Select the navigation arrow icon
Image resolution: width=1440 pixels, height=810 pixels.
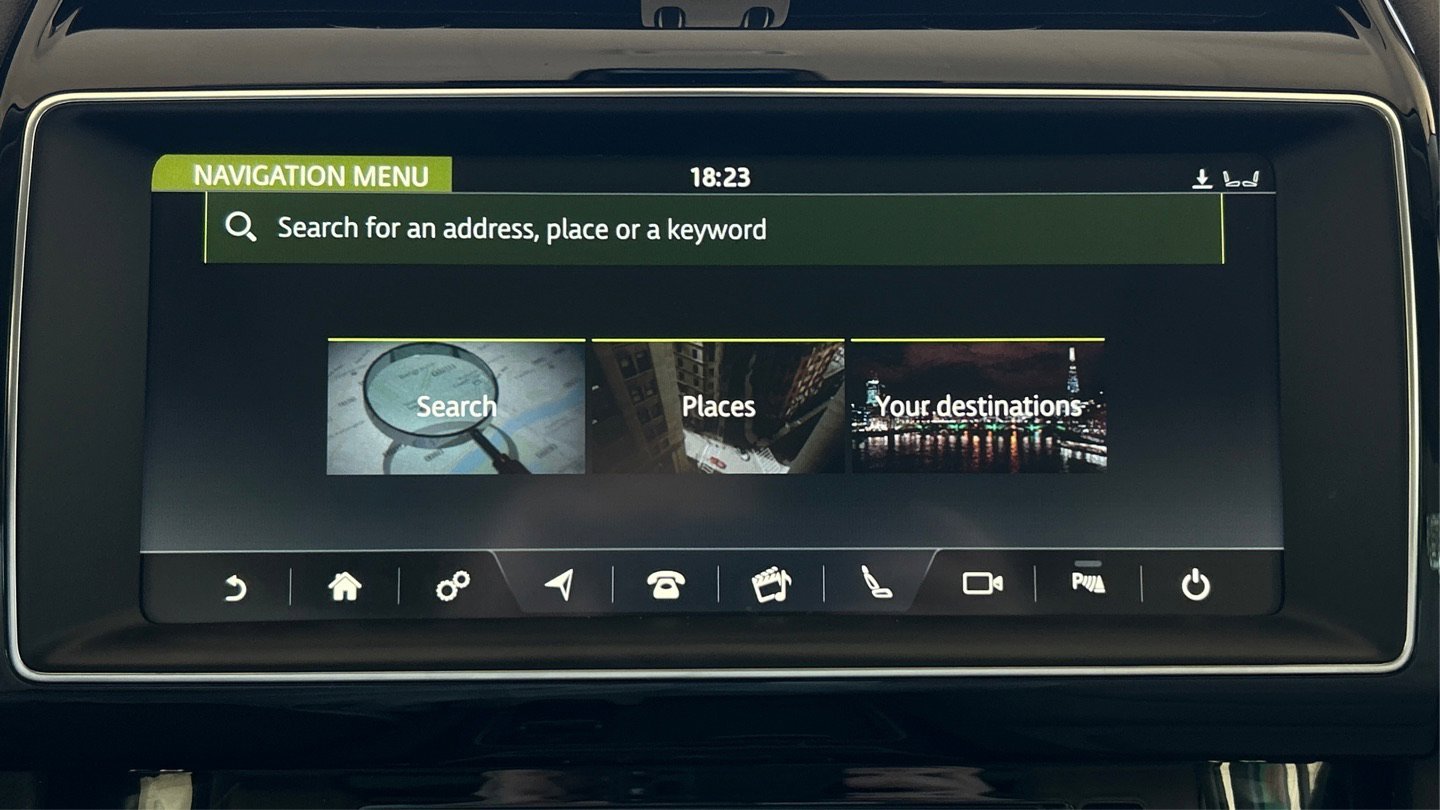point(560,585)
